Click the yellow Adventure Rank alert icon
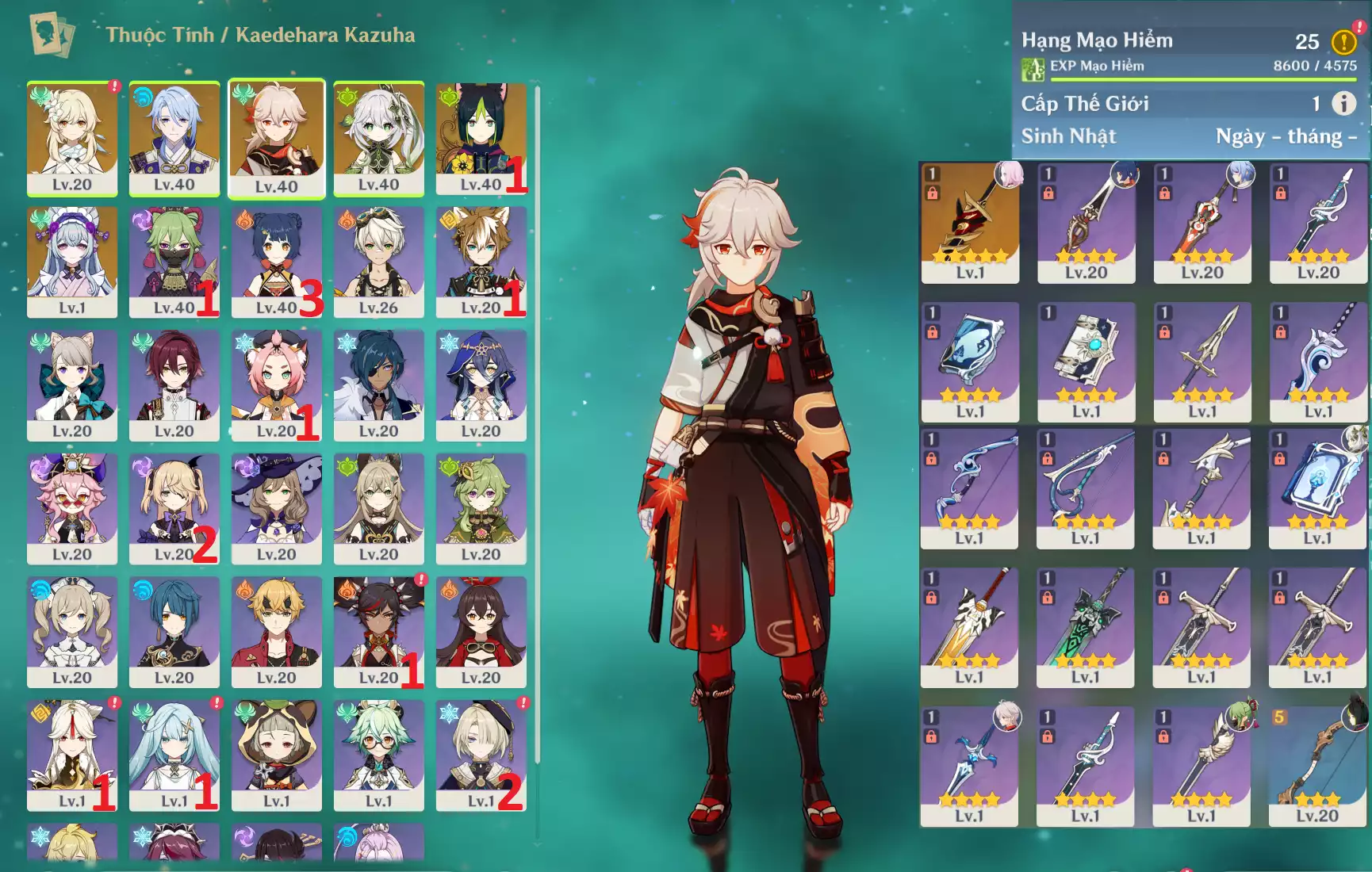The width and height of the screenshot is (1372, 872). click(x=1343, y=41)
